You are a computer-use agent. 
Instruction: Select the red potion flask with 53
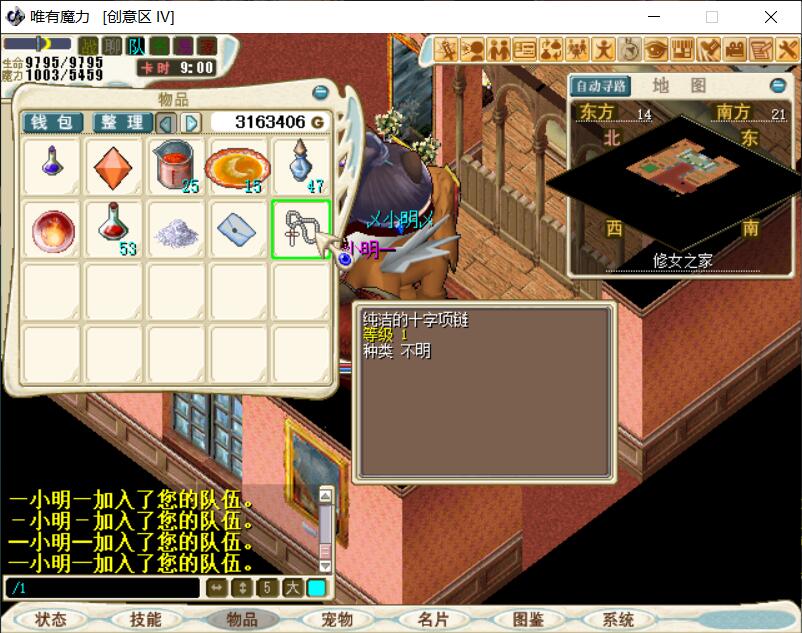(x=113, y=229)
